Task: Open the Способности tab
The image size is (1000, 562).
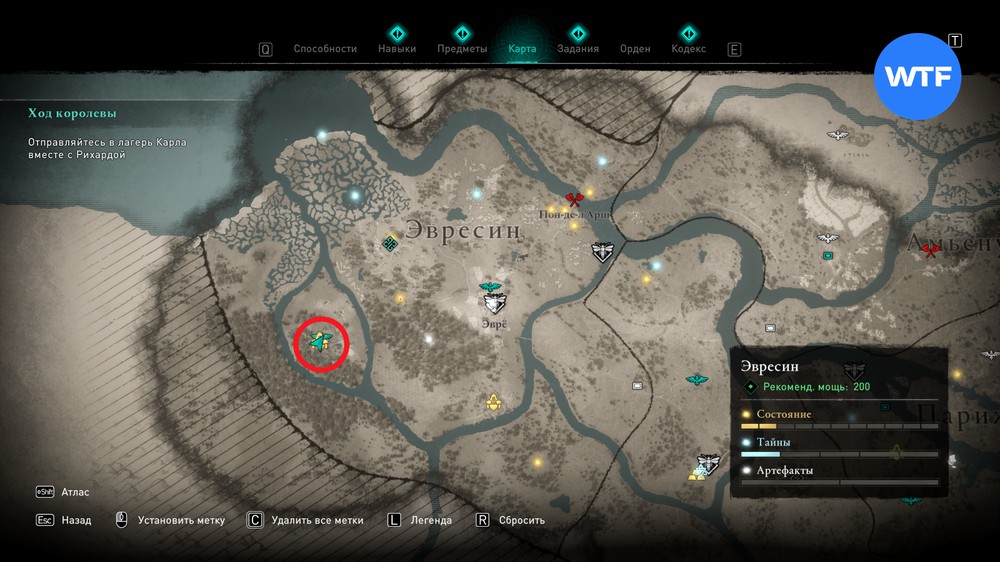Action: coord(325,48)
